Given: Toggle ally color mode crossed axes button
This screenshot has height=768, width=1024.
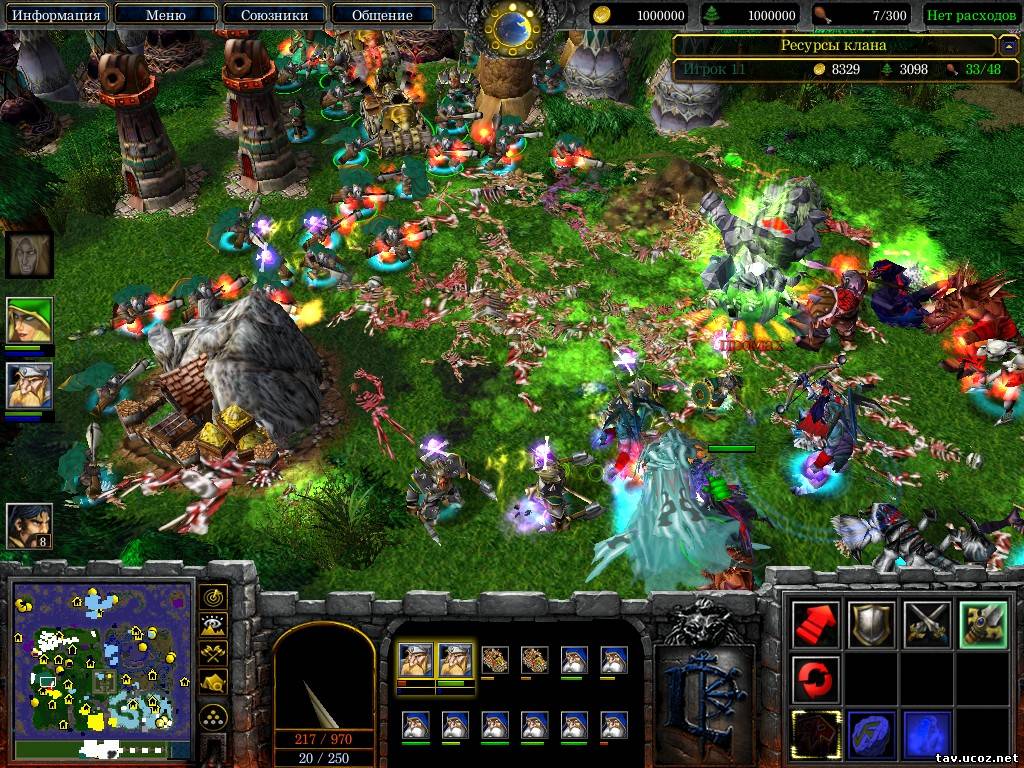Looking at the screenshot, I should click(214, 654).
